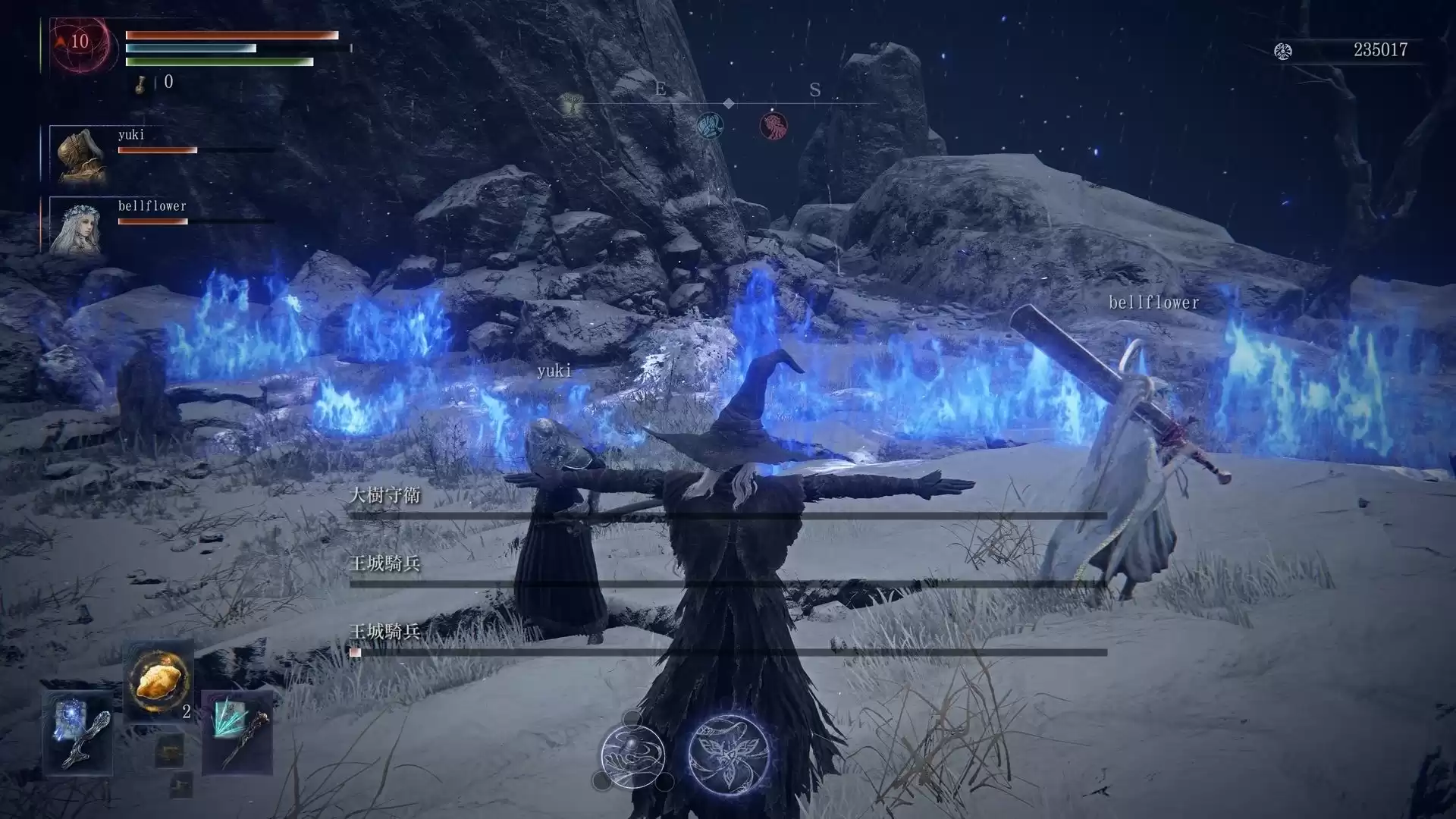Click the level 10 emblem
Screen dimensions: 1456x819
pos(78,42)
